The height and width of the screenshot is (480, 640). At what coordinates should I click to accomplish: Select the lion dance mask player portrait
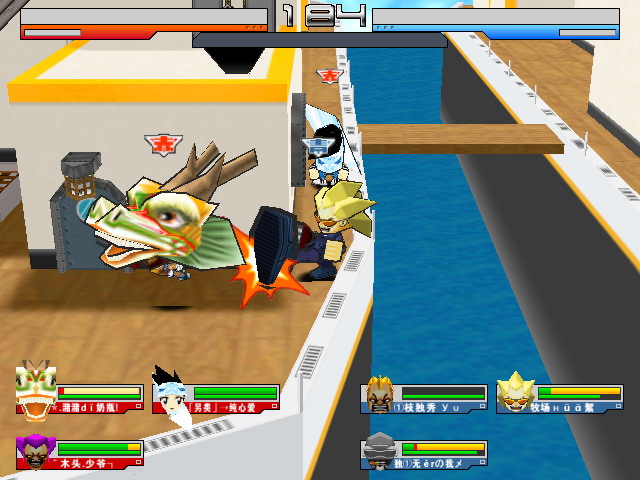pos(36,391)
